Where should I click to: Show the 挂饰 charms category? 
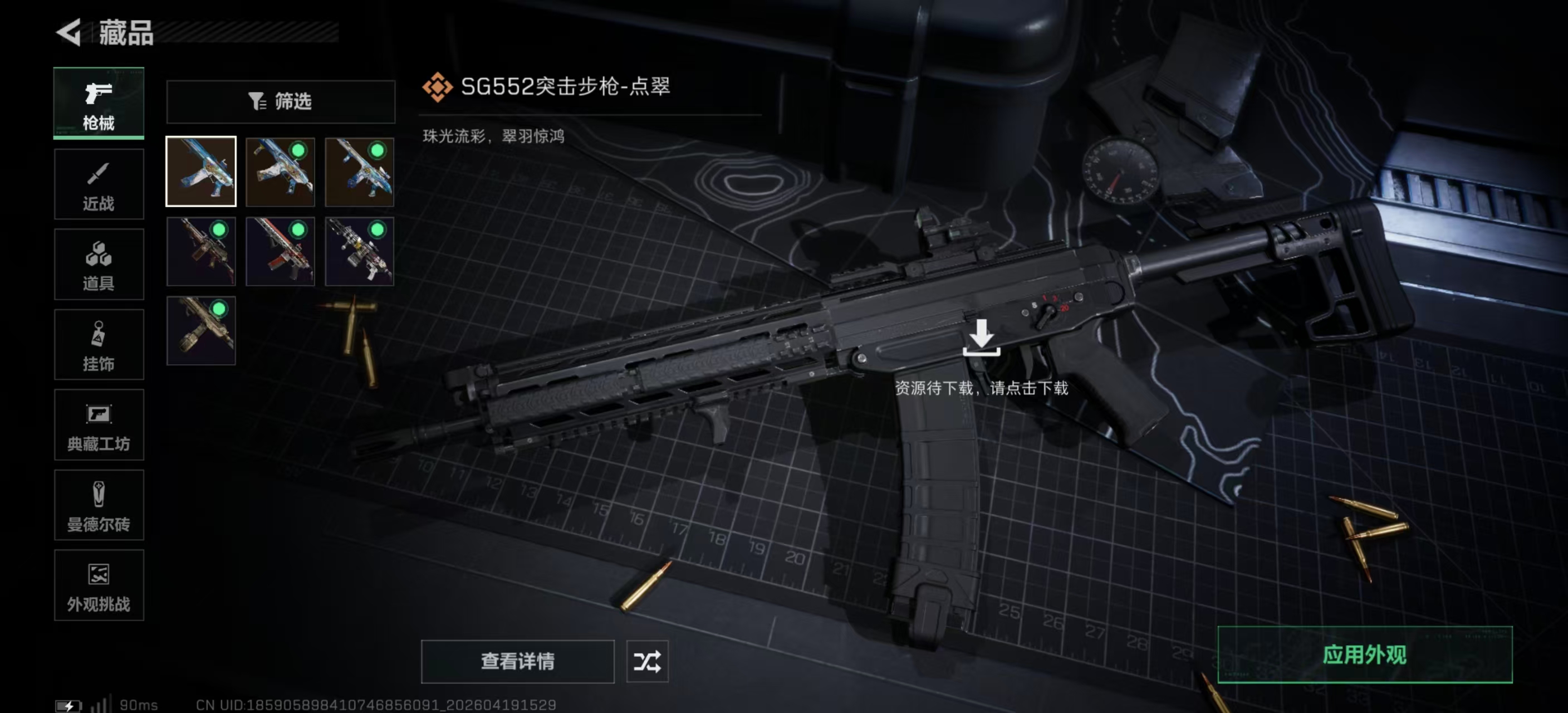pos(99,345)
